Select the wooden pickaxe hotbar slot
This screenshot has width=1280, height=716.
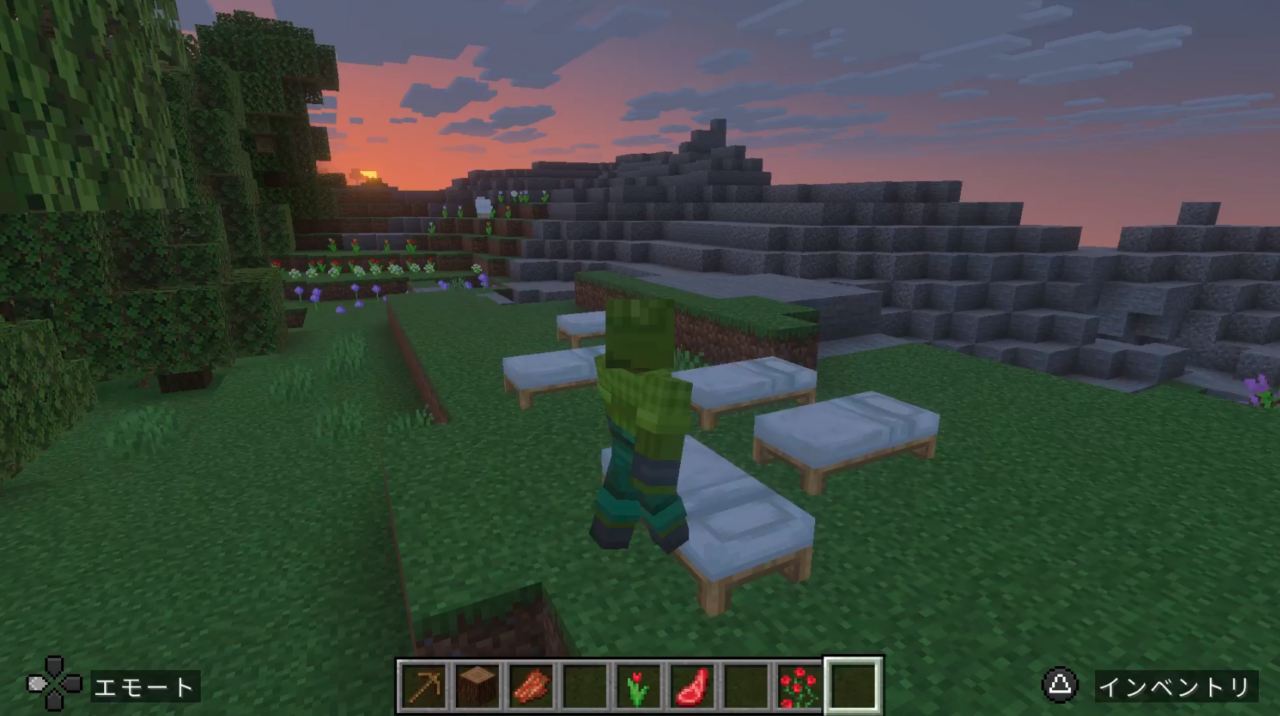424,687
